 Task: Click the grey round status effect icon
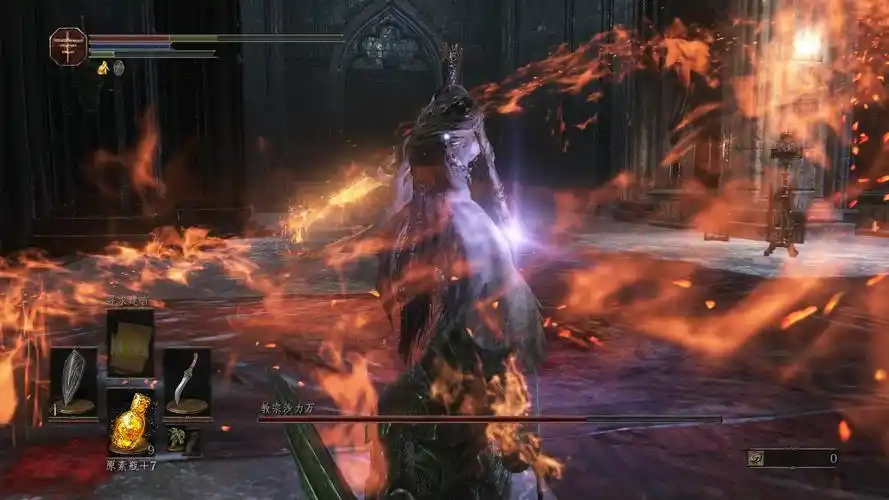pyautogui.click(x=118, y=68)
